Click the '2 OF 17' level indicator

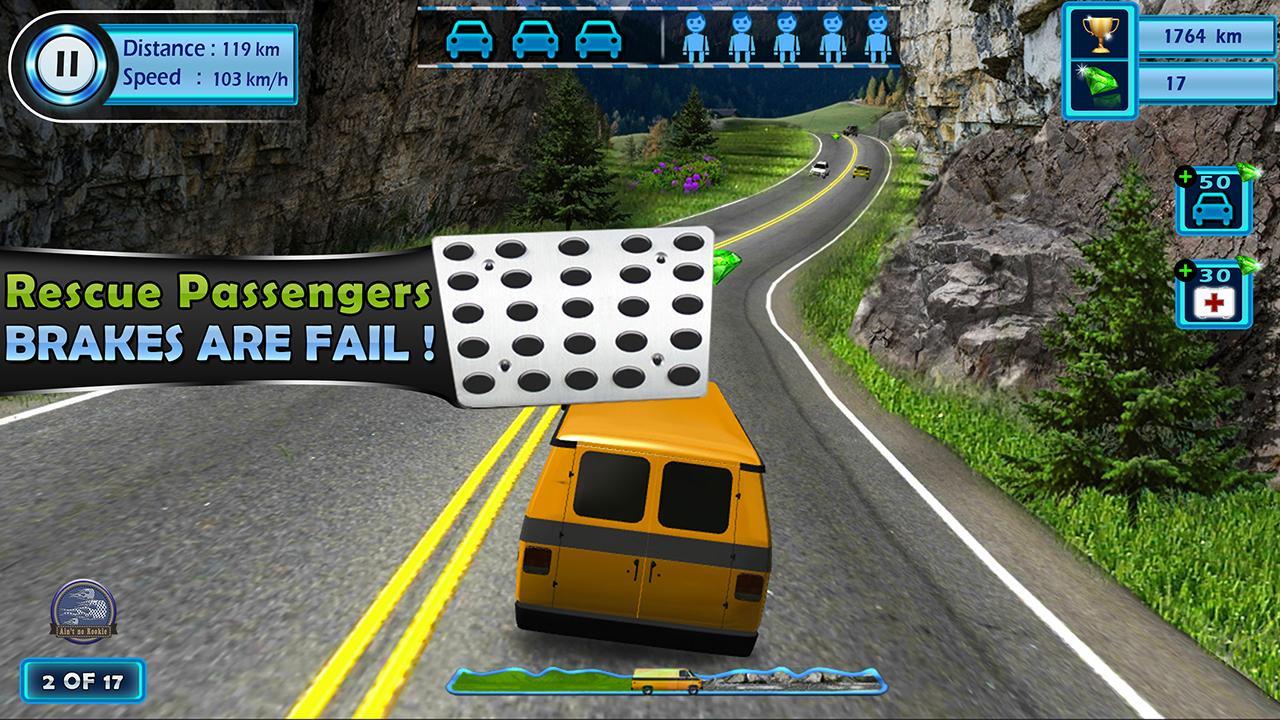(x=84, y=679)
